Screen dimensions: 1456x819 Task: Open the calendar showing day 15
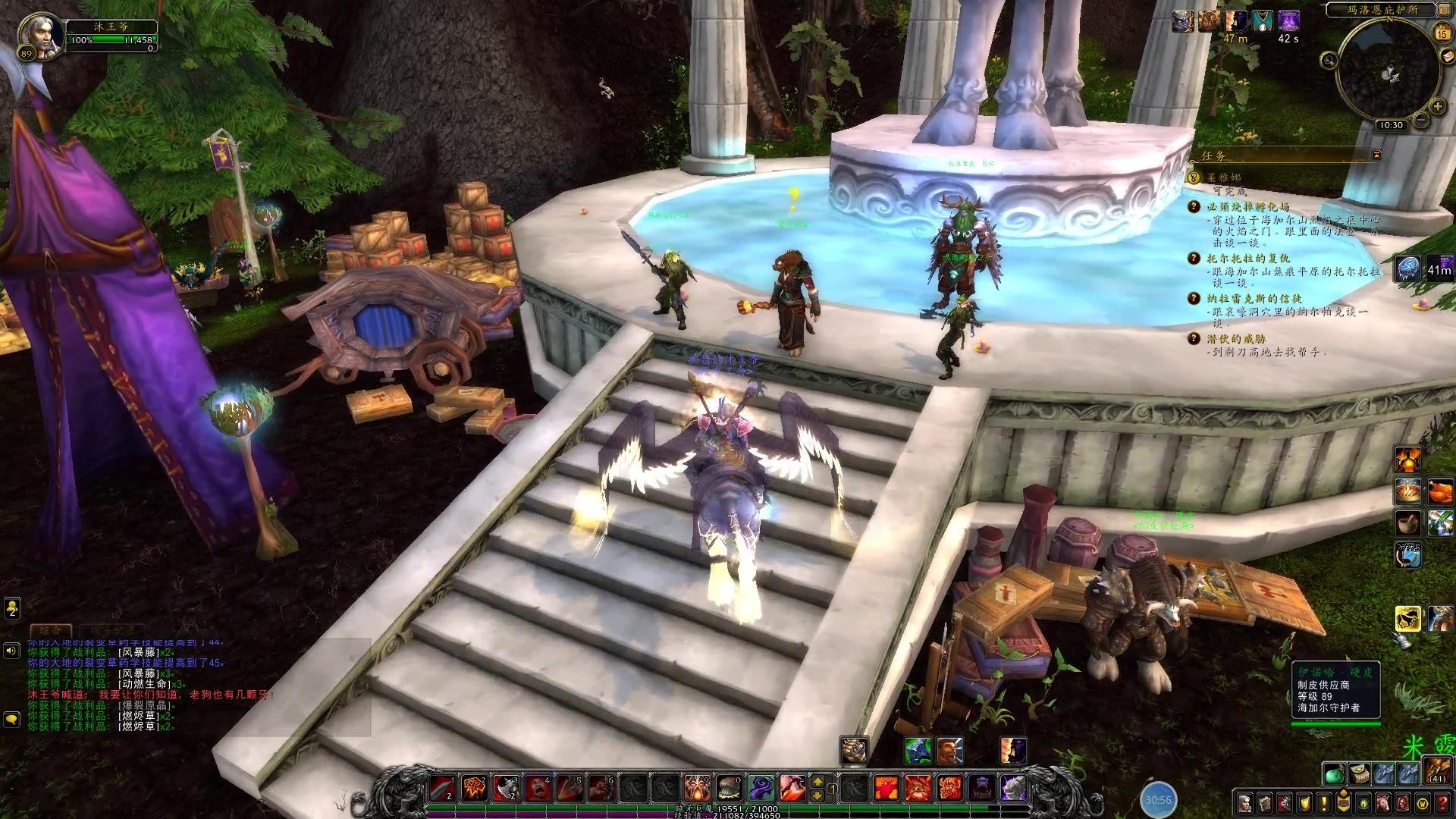coord(1442,33)
